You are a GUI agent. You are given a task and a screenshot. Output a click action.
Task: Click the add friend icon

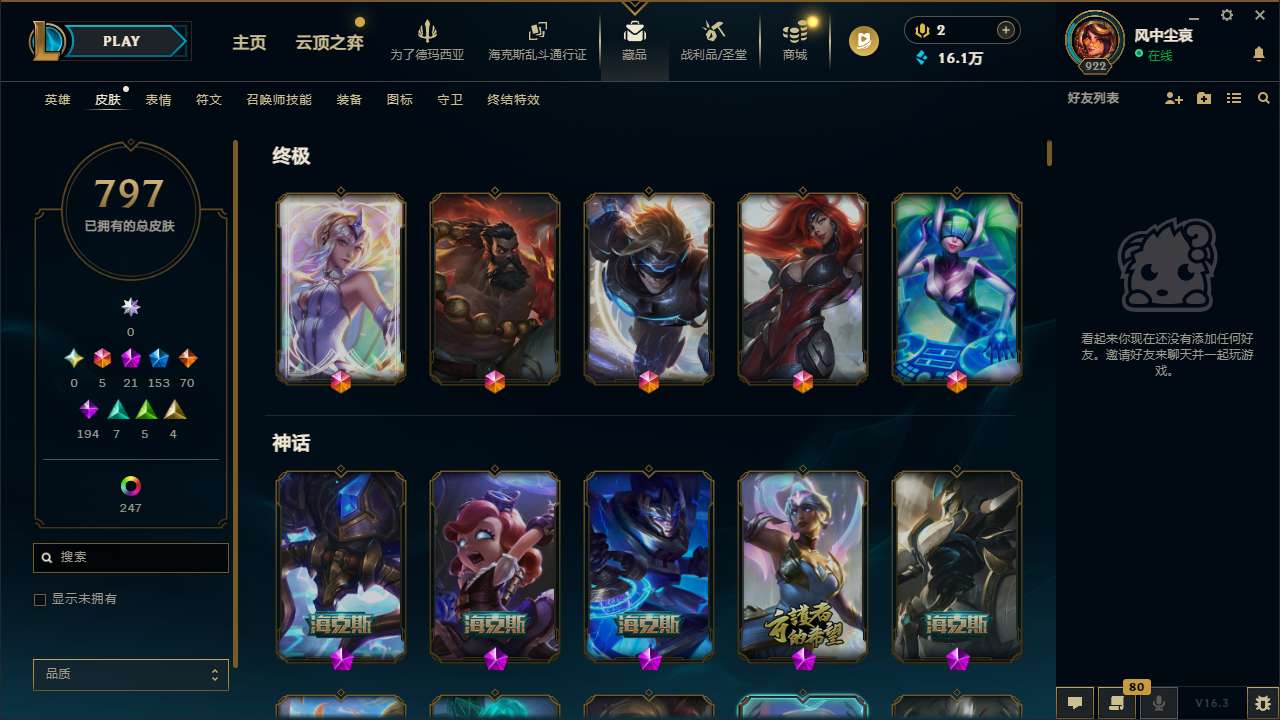1172,98
